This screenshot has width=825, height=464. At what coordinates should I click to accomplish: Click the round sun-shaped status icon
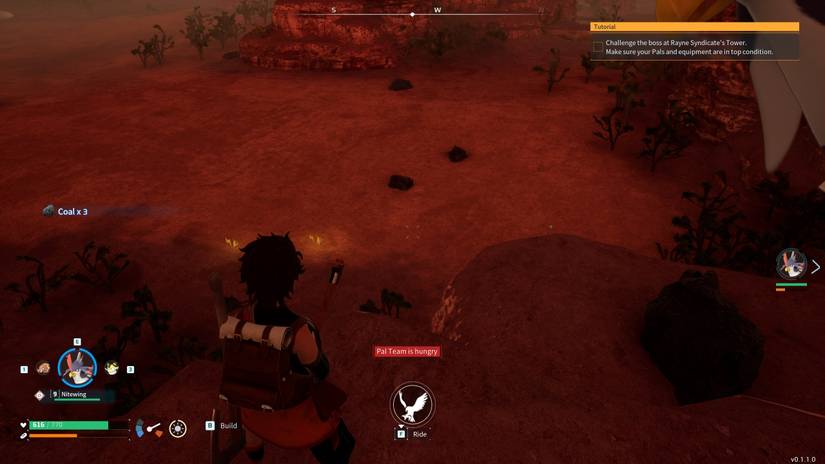(x=178, y=428)
